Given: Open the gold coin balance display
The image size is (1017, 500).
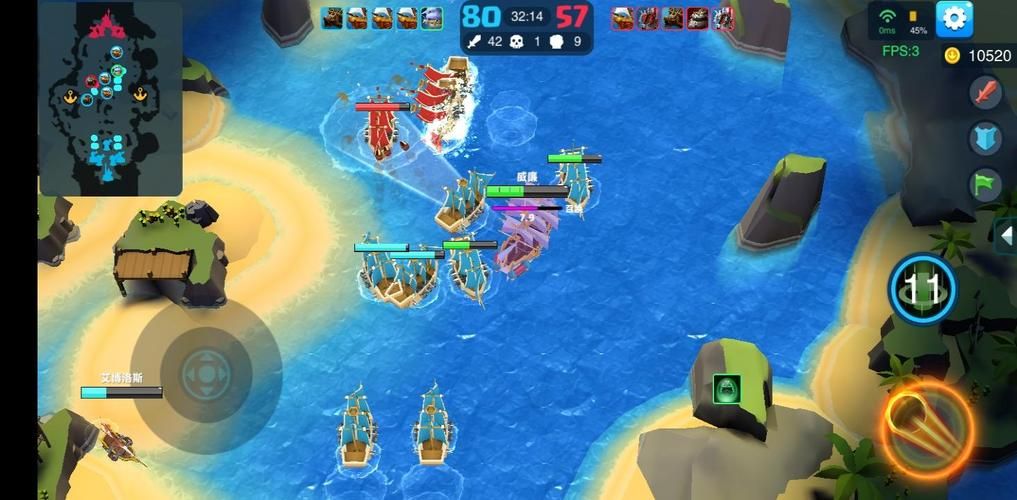Looking at the screenshot, I should tap(978, 56).
